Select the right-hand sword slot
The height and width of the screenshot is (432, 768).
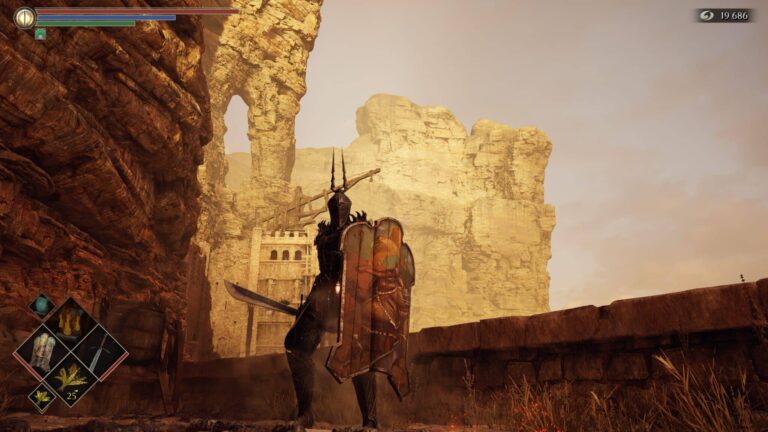[98, 351]
